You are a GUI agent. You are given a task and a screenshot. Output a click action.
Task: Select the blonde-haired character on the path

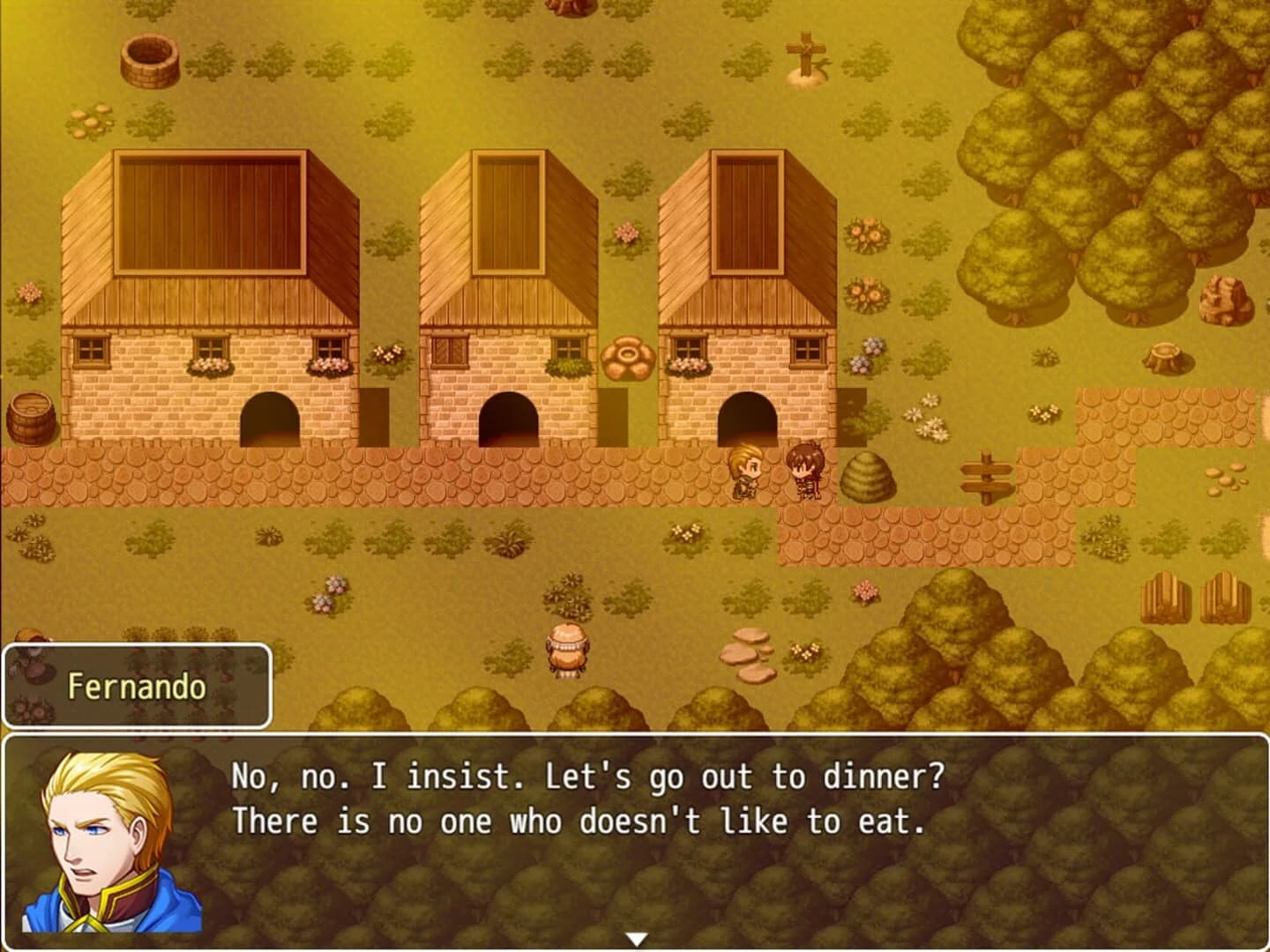(746, 472)
